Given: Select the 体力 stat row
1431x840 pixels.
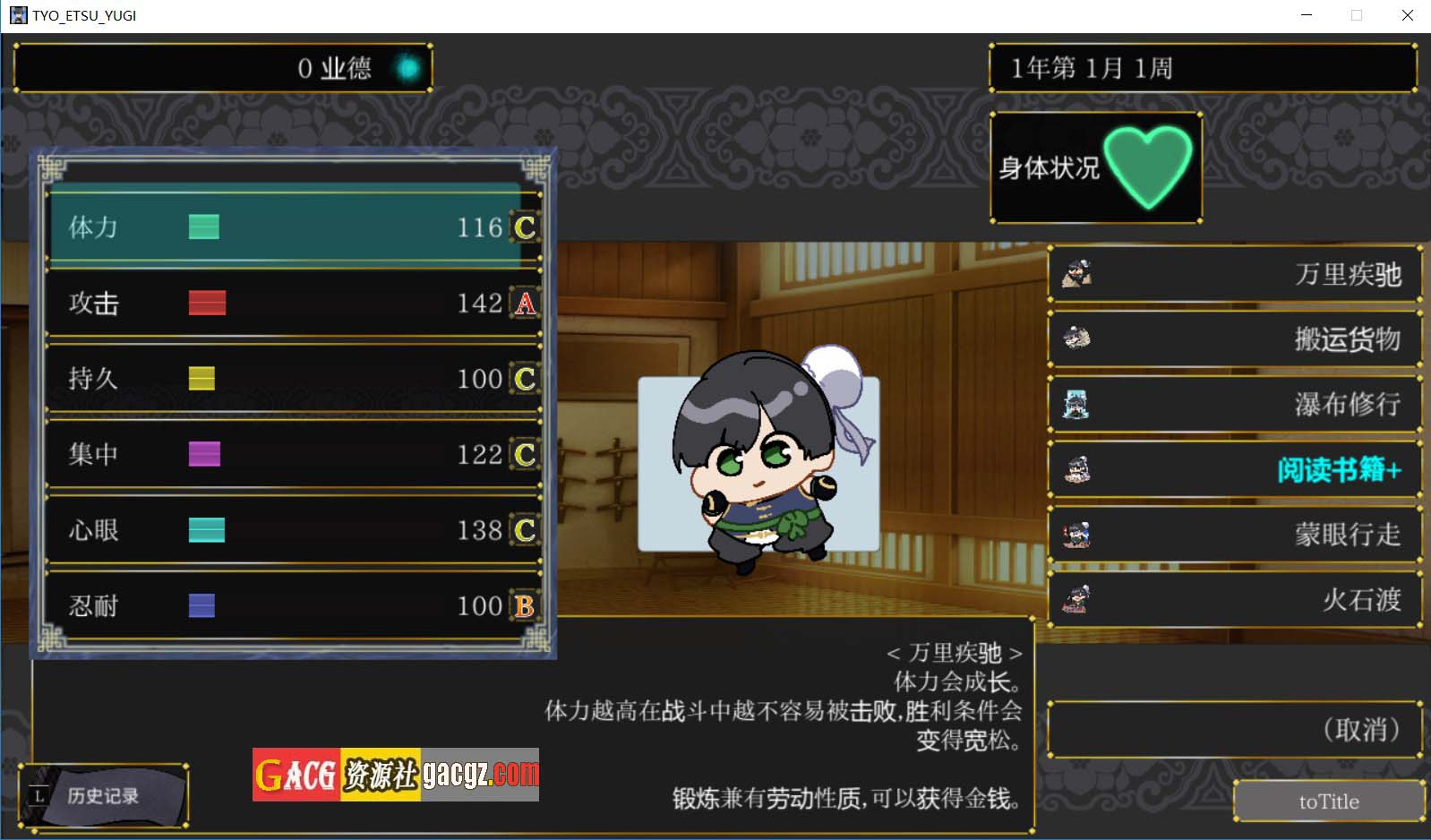Looking at the screenshot, I should click(294, 227).
